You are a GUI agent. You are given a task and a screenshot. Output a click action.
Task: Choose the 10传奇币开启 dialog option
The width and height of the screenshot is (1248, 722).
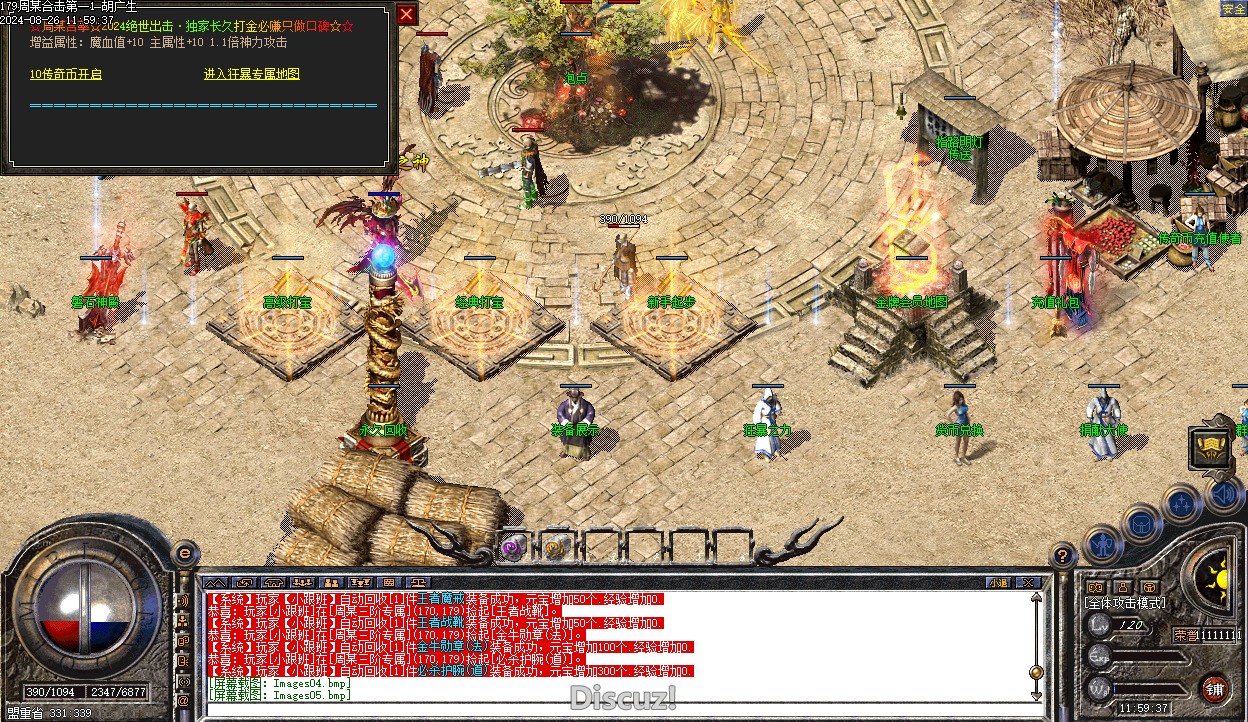tap(66, 74)
